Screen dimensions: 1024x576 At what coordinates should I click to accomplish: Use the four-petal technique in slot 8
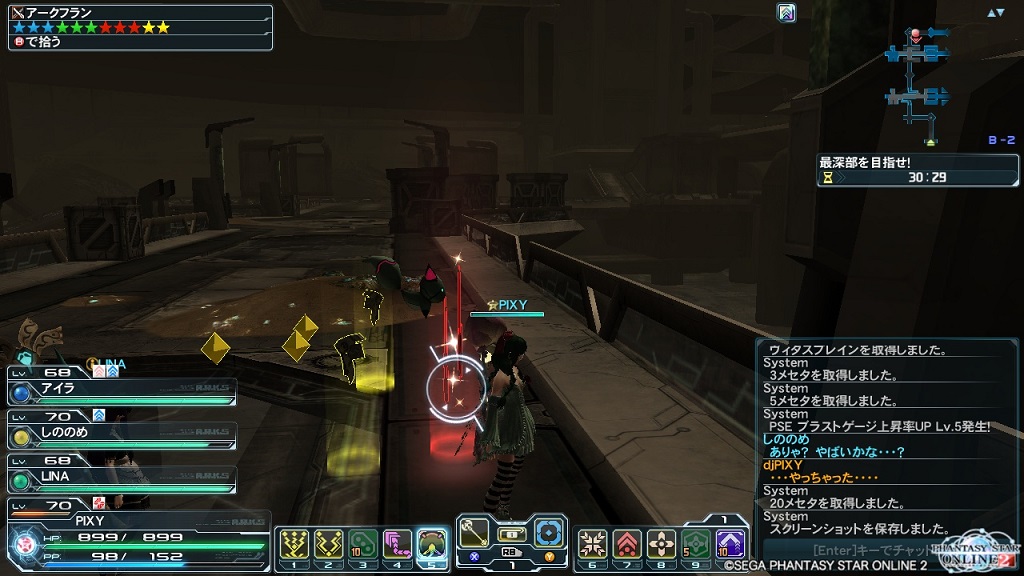point(662,543)
